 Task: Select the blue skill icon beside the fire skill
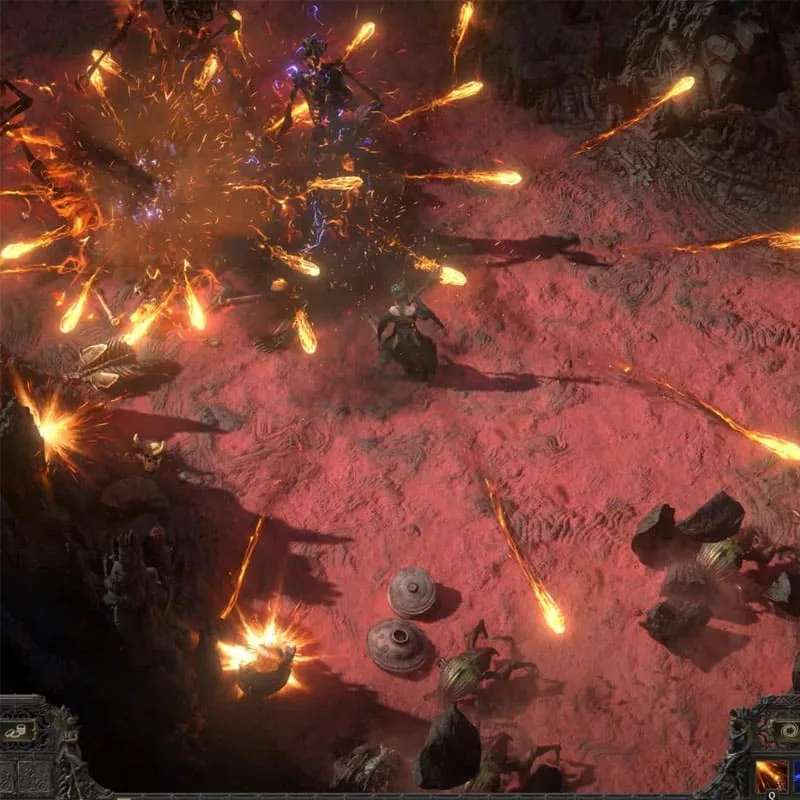point(796,778)
